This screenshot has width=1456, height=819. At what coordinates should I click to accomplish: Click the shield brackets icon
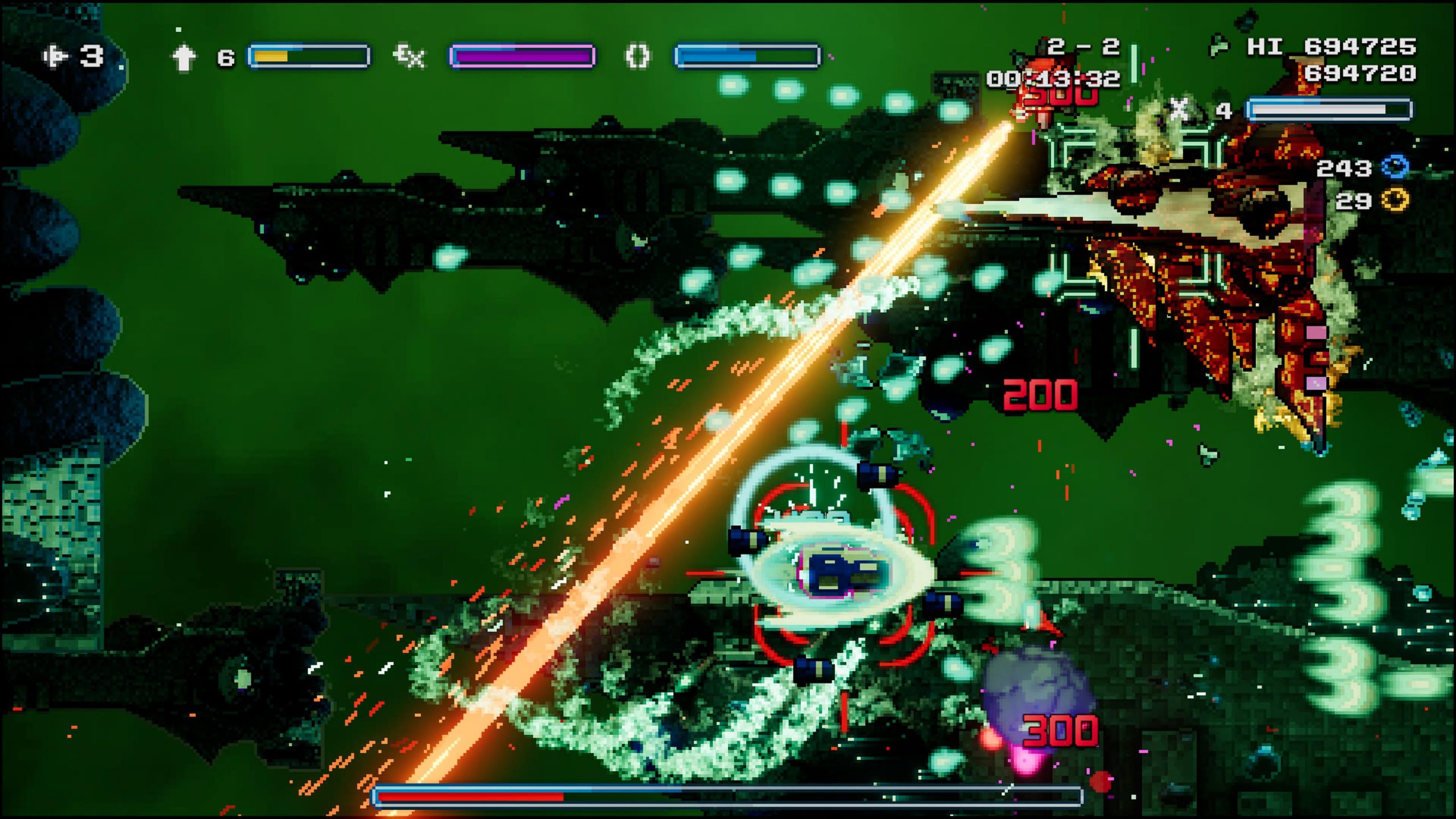pos(637,57)
